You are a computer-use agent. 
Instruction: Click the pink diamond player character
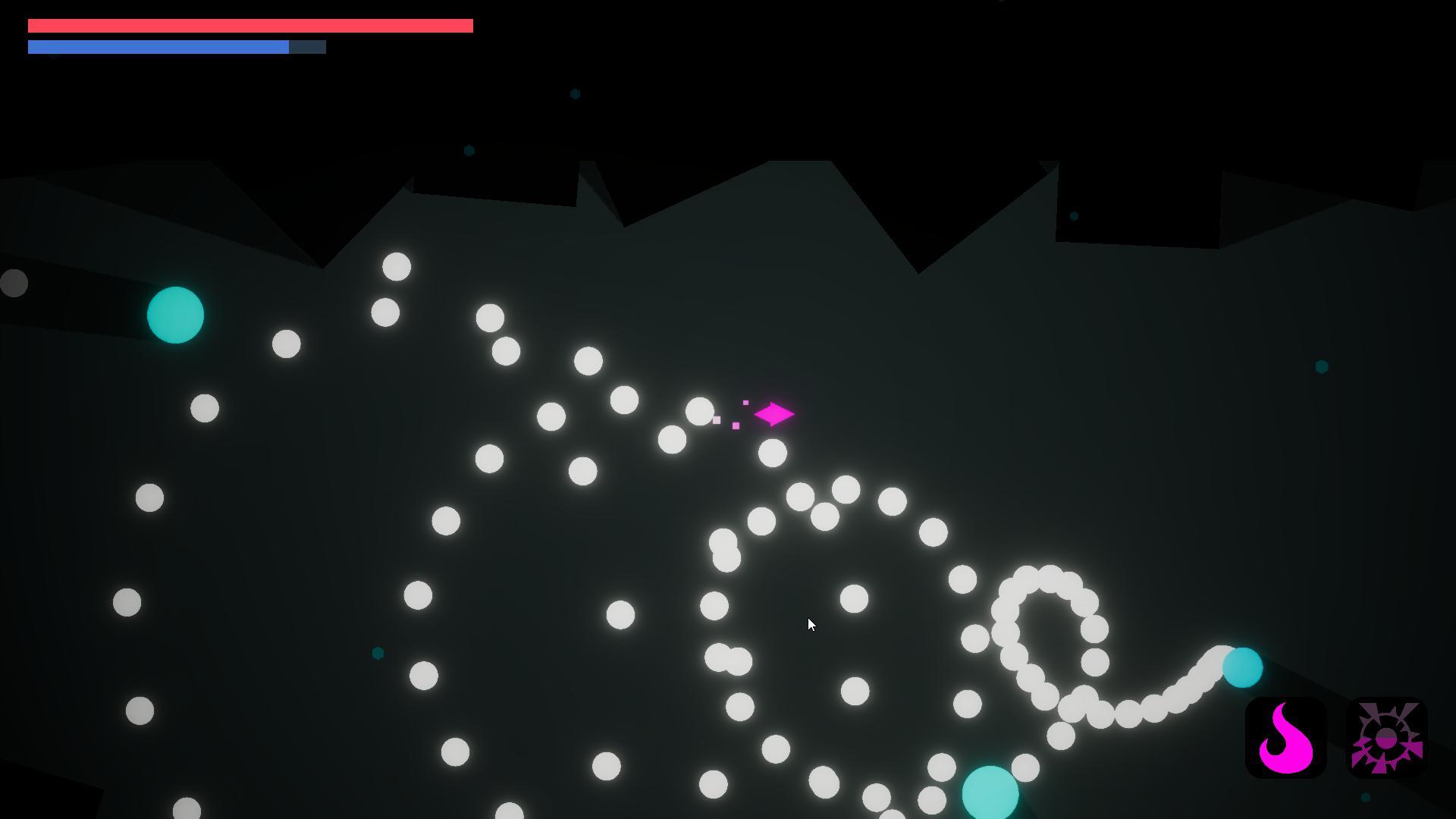point(775,414)
